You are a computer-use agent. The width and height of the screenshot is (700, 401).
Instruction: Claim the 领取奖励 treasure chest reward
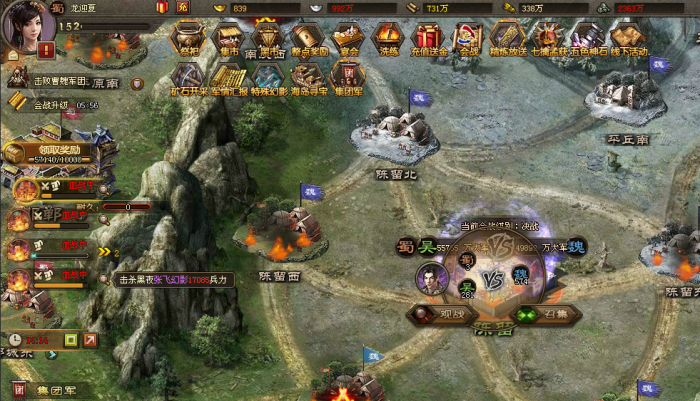[x=50, y=150]
